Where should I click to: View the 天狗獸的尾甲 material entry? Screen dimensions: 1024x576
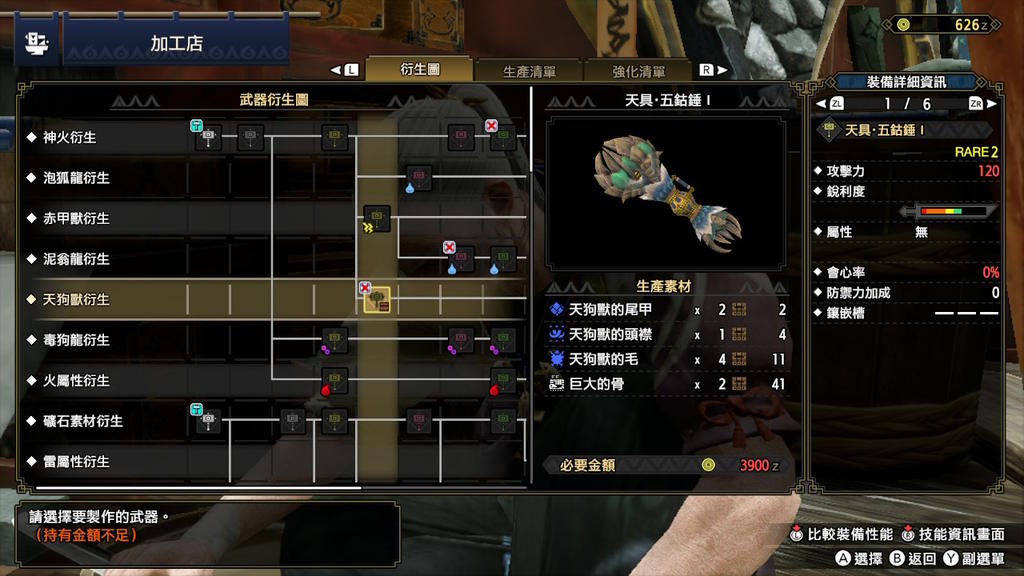[610, 310]
